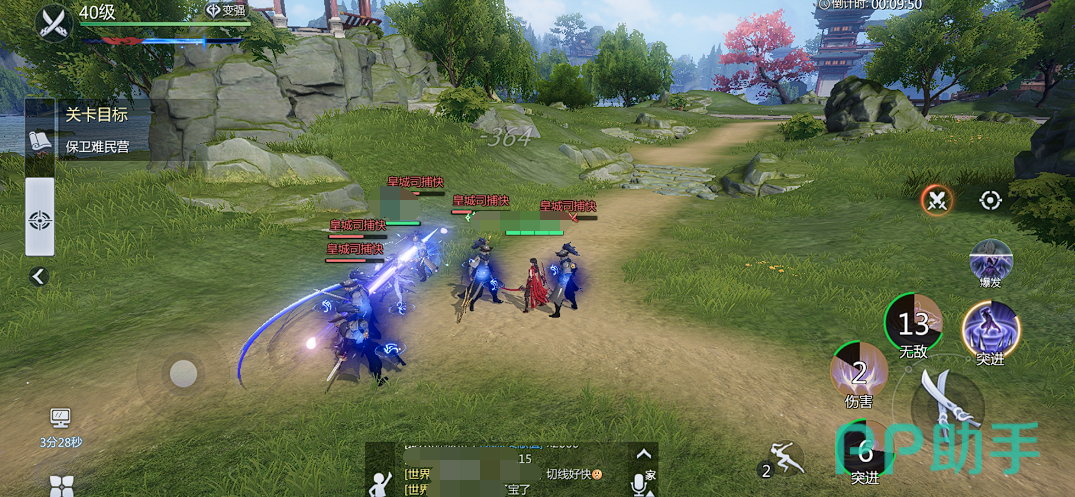Activate the microphone voice chat button

pyautogui.click(x=640, y=482)
